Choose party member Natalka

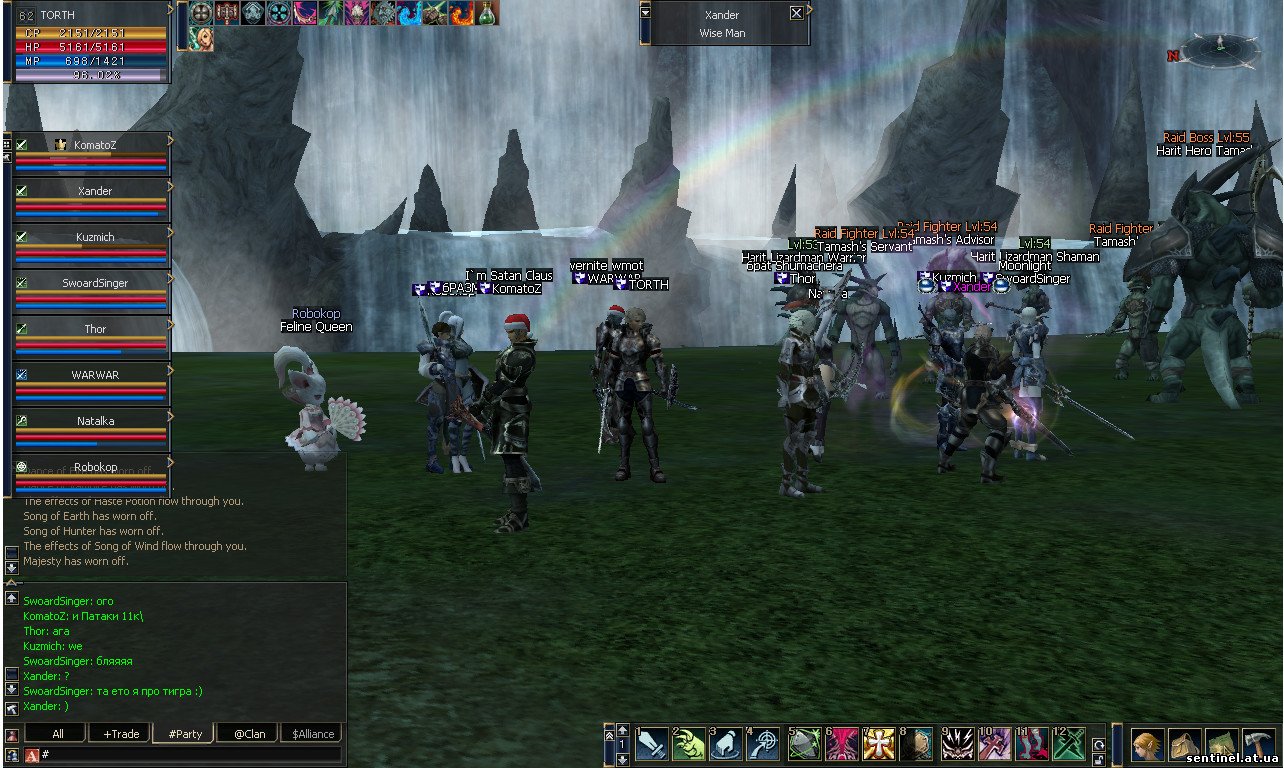[x=94, y=422]
